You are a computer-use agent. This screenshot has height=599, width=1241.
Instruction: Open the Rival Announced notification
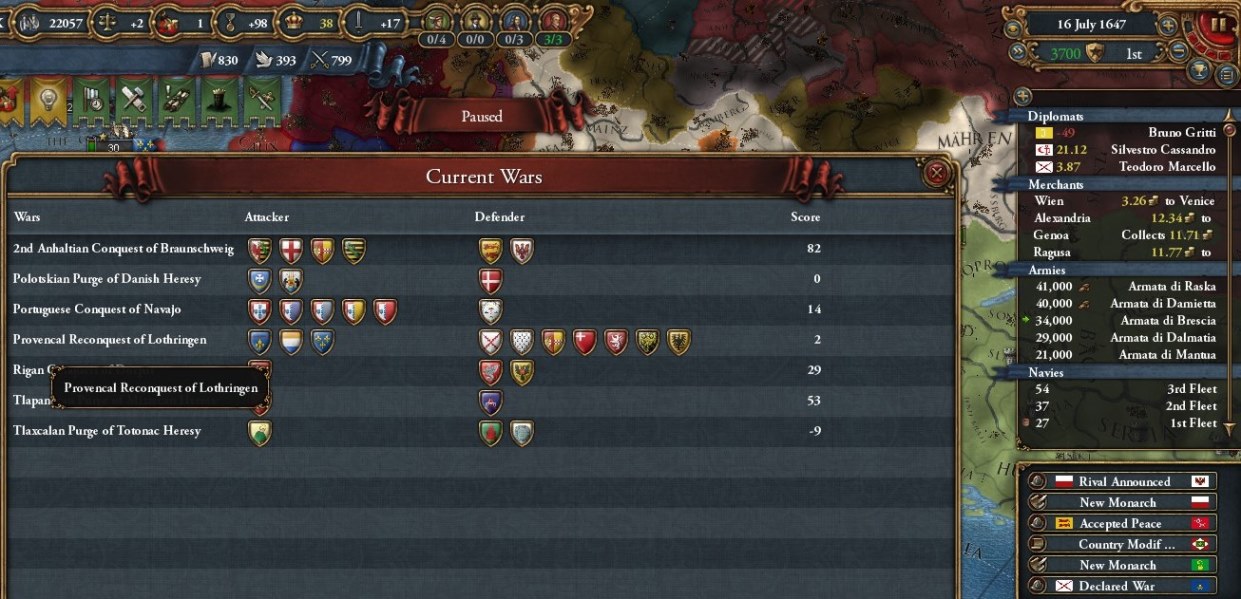pyautogui.click(x=1124, y=482)
